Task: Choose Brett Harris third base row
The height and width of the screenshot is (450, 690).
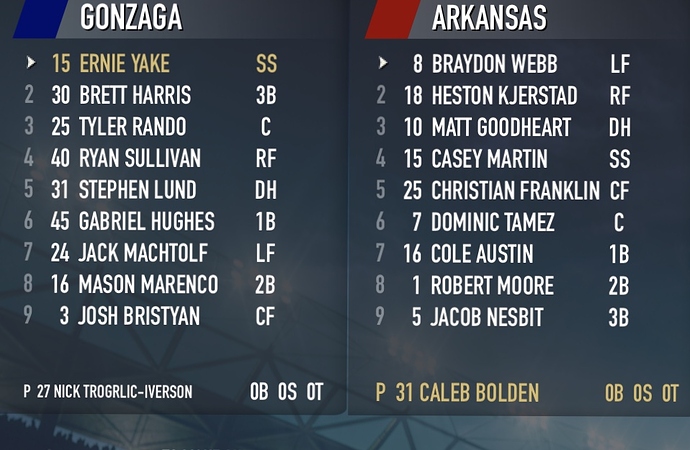Action: (x=135, y=96)
